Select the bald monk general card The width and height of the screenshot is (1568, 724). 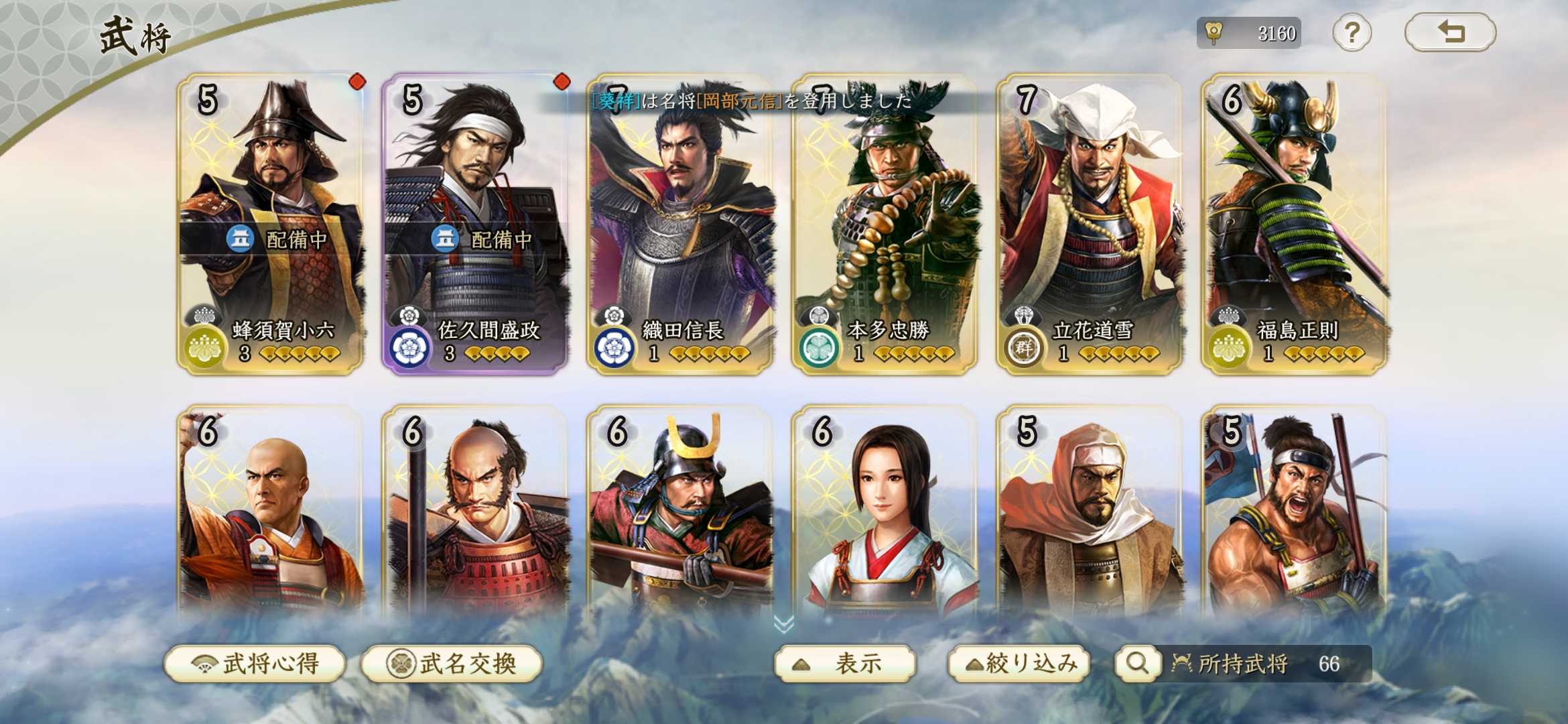click(271, 516)
